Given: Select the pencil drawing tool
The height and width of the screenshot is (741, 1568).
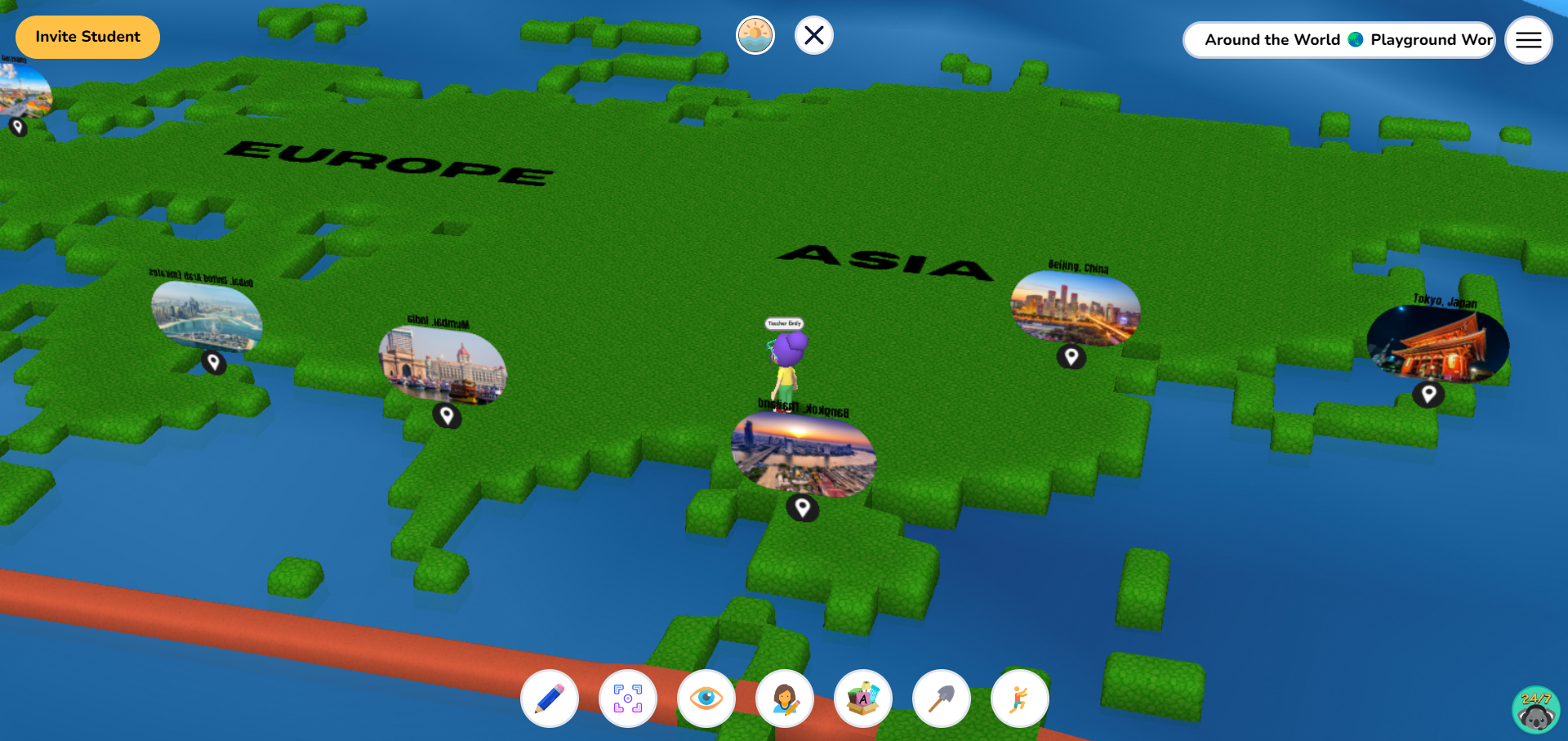Looking at the screenshot, I should point(550,699).
